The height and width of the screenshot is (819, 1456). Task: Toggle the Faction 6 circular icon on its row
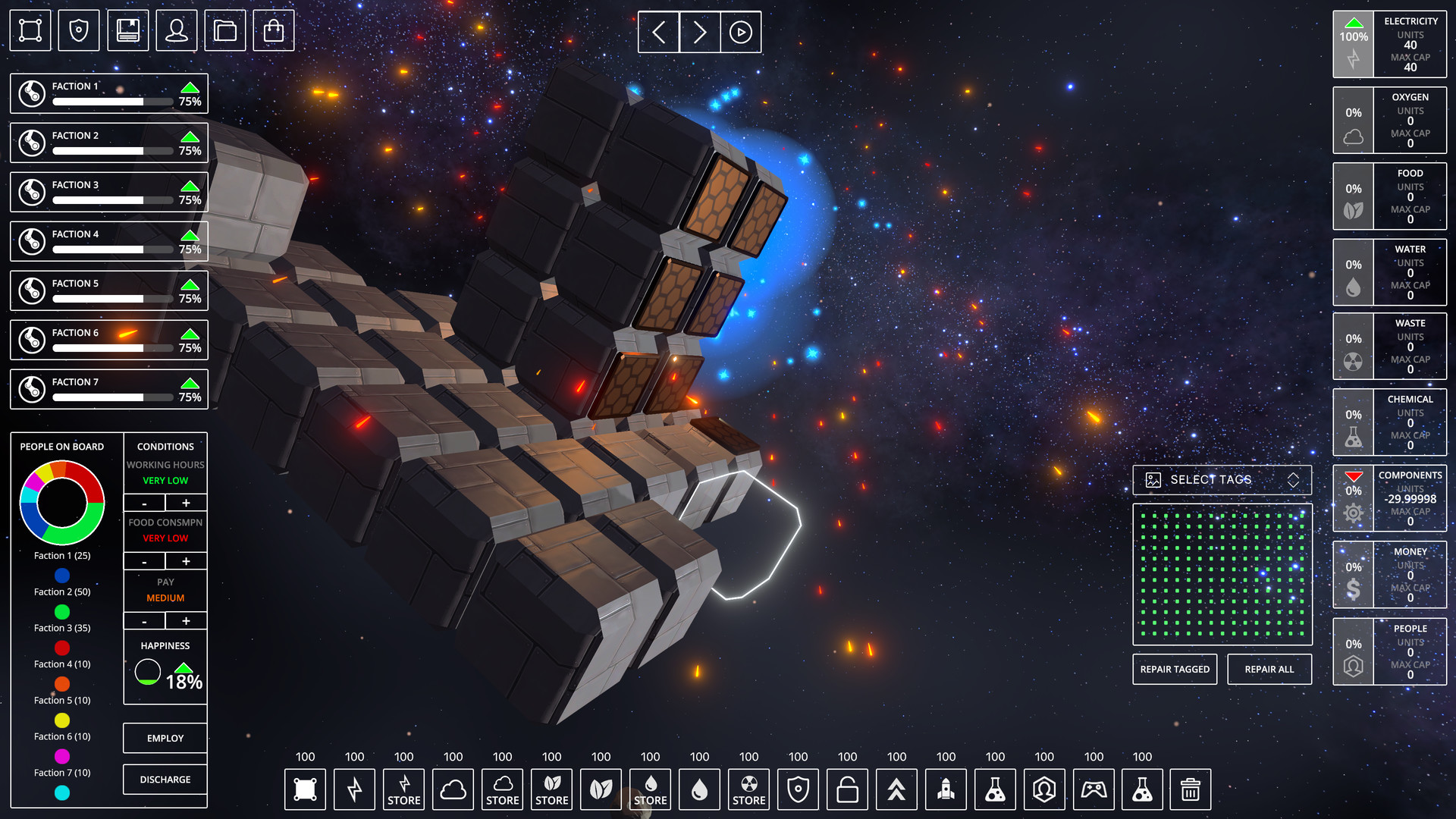[31, 339]
